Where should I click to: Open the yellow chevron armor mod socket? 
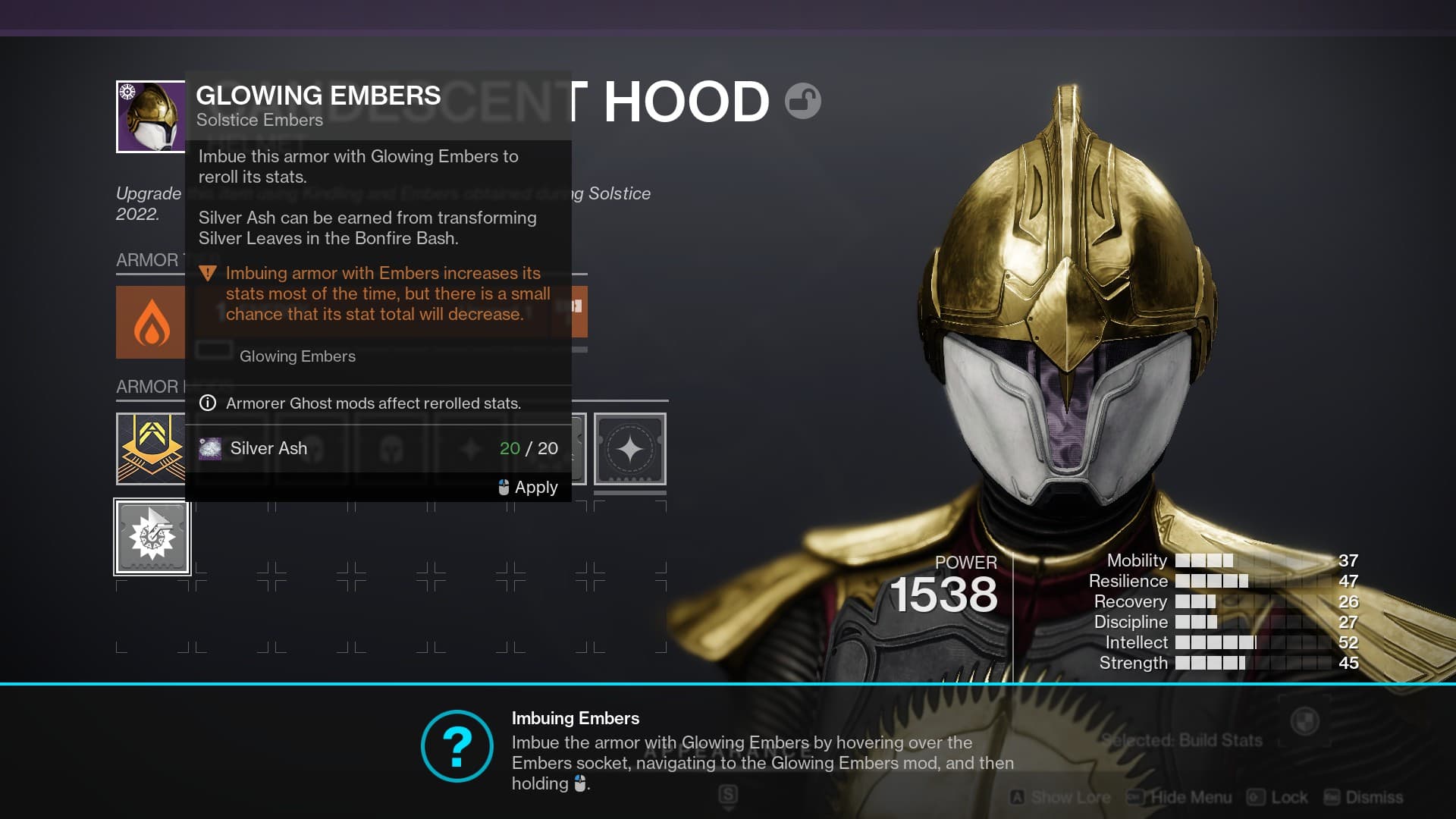pos(151,448)
